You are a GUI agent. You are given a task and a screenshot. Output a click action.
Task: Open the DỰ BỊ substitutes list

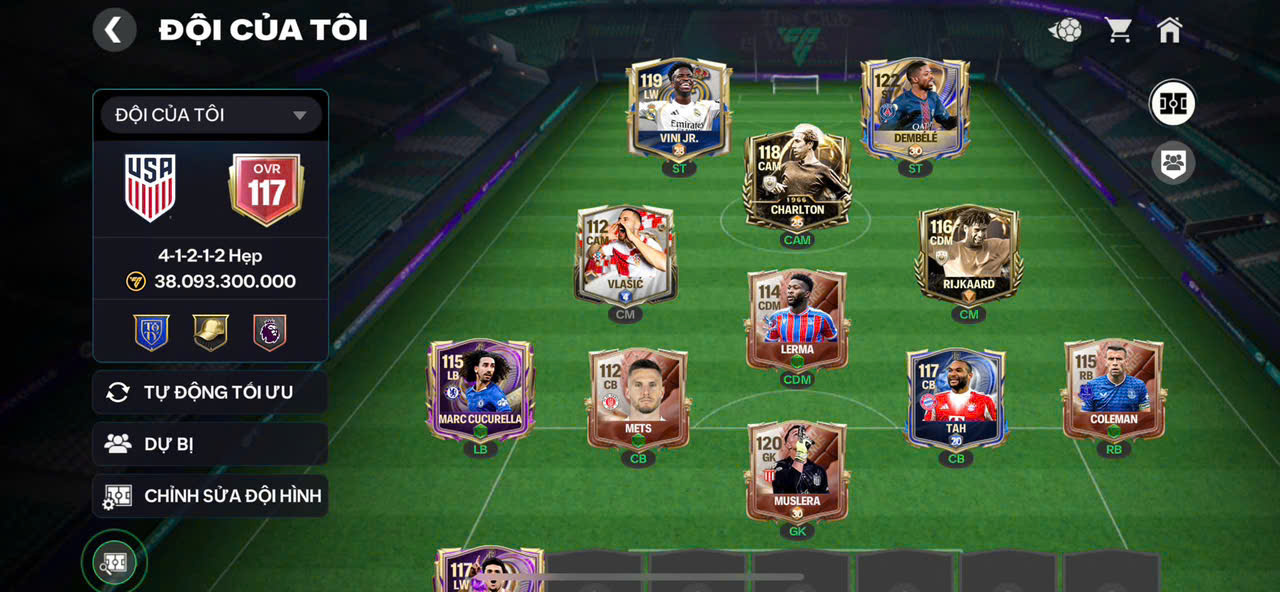(x=210, y=444)
